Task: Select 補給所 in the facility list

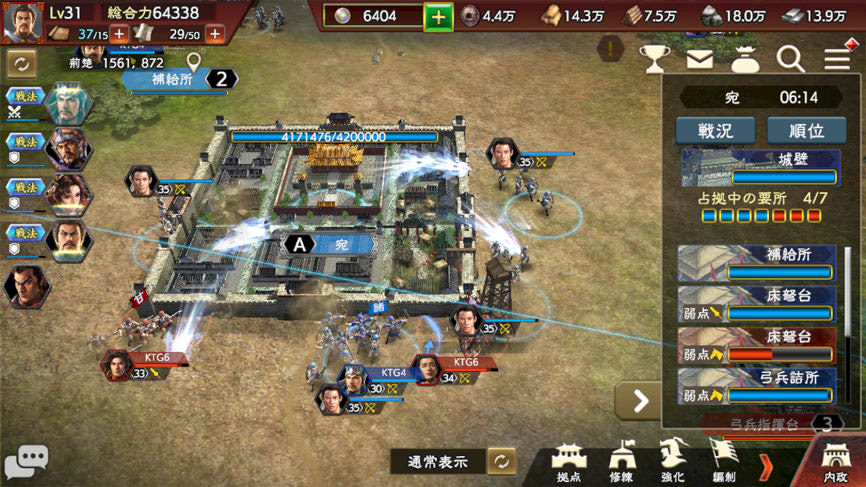Action: pyautogui.click(x=756, y=263)
